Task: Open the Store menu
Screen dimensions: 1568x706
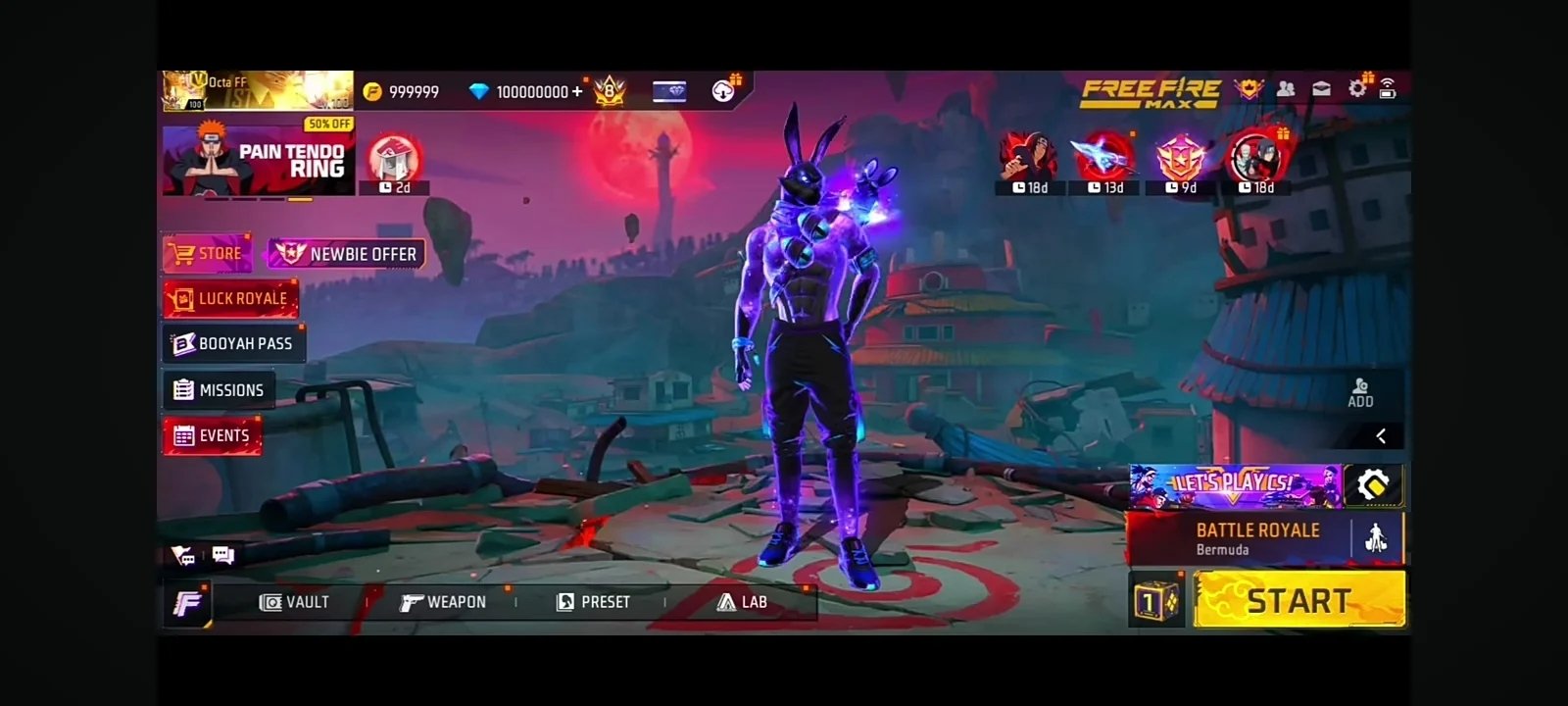Action: coord(207,254)
